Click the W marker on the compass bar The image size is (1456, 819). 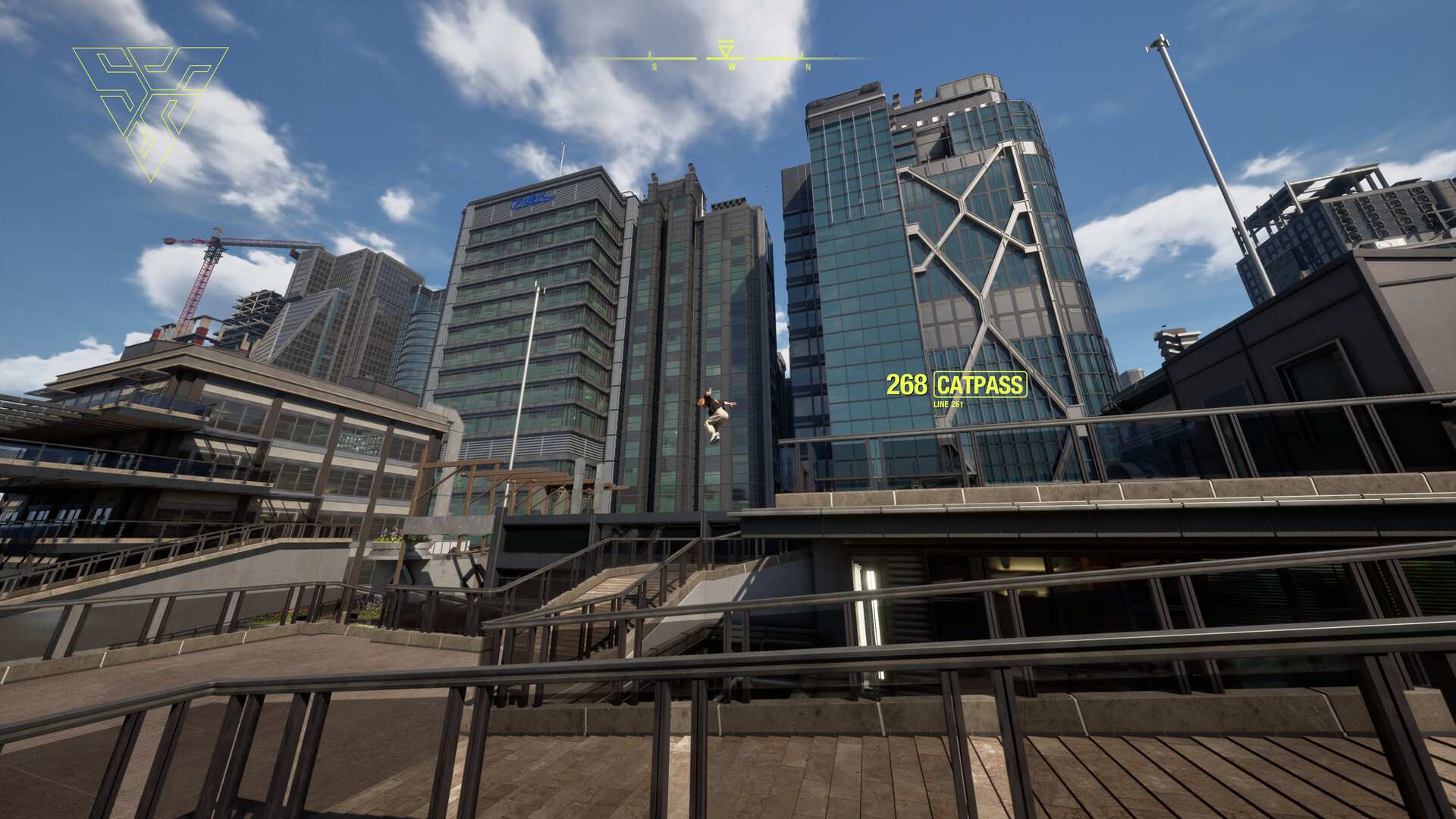pyautogui.click(x=732, y=67)
